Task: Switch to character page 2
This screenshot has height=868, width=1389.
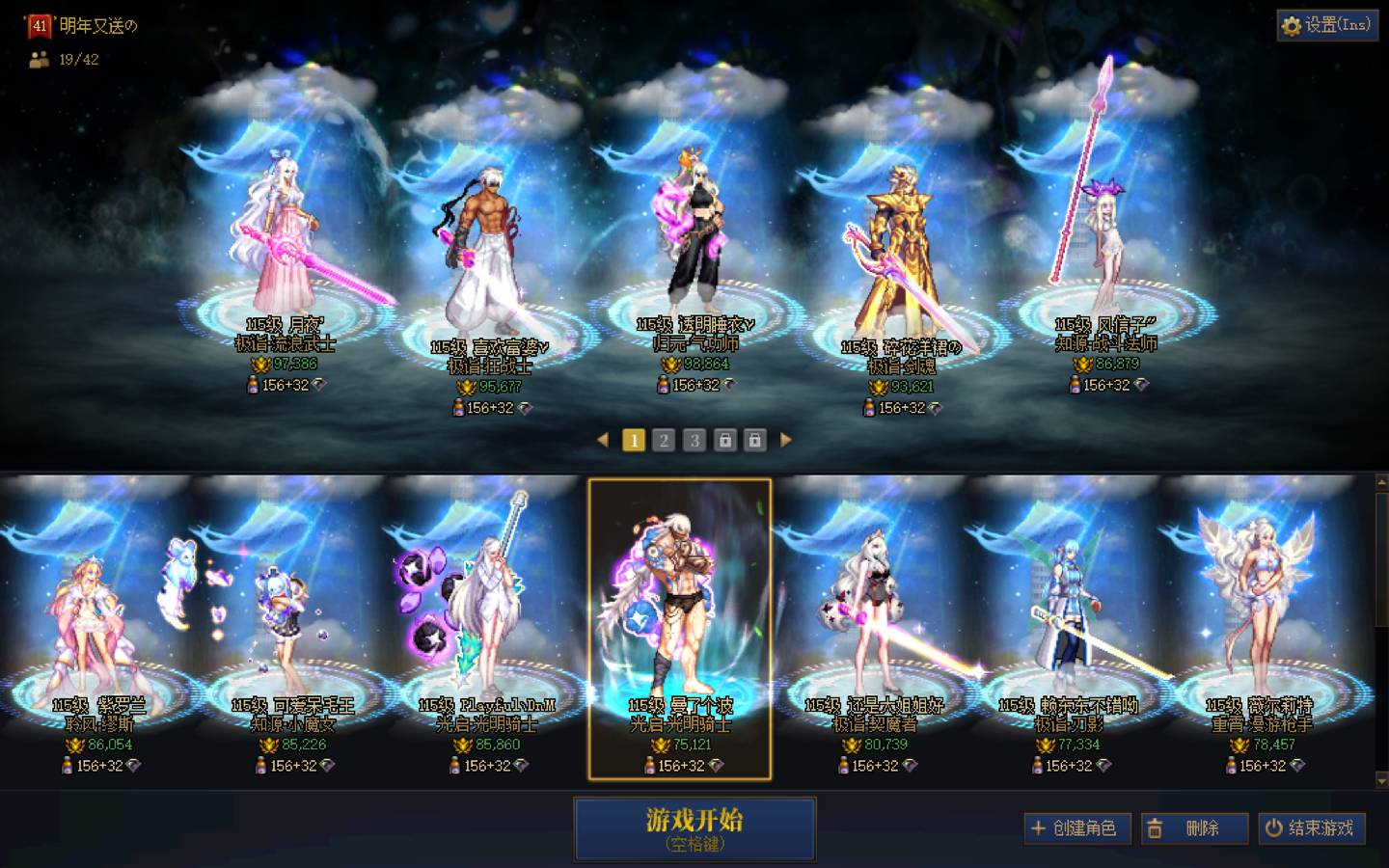Action: point(664,440)
